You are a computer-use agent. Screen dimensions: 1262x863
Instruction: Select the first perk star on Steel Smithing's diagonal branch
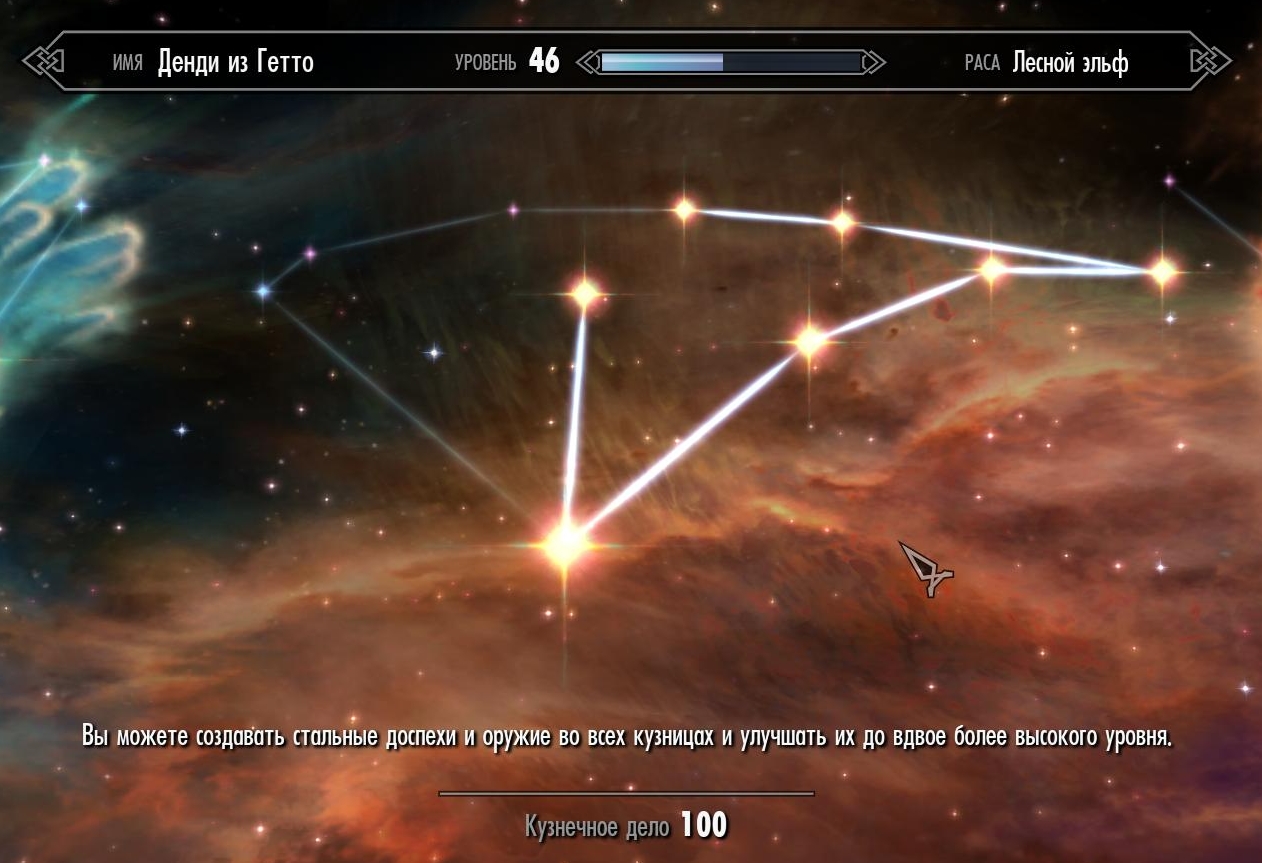point(810,341)
